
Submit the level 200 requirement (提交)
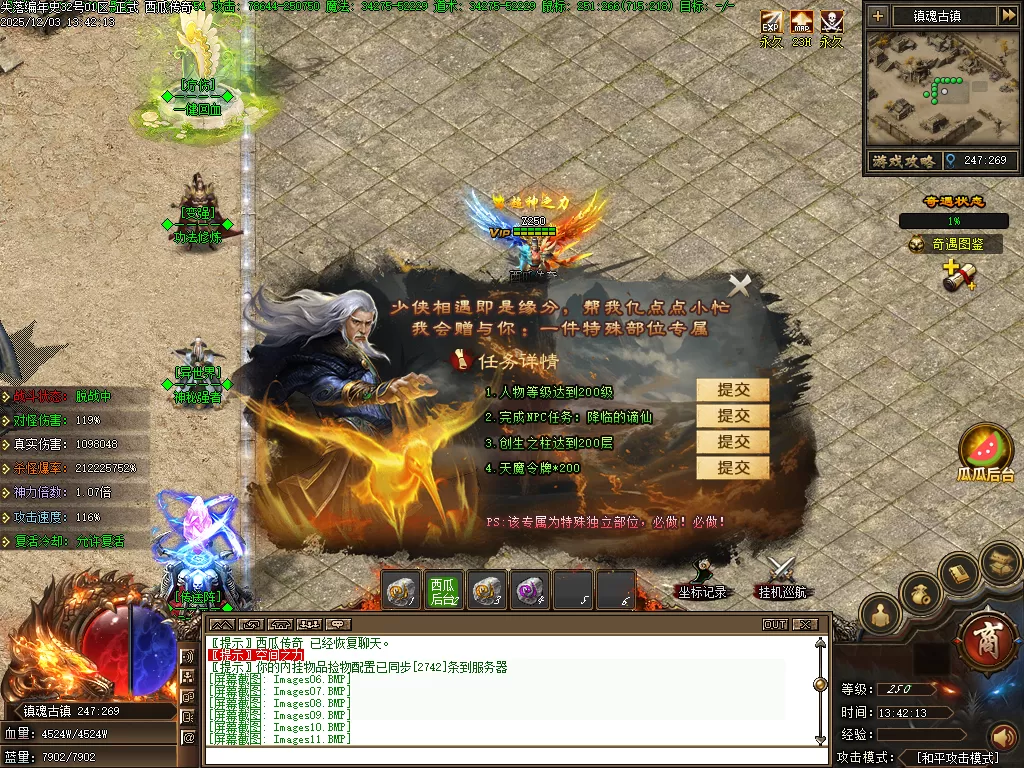pyautogui.click(x=733, y=390)
